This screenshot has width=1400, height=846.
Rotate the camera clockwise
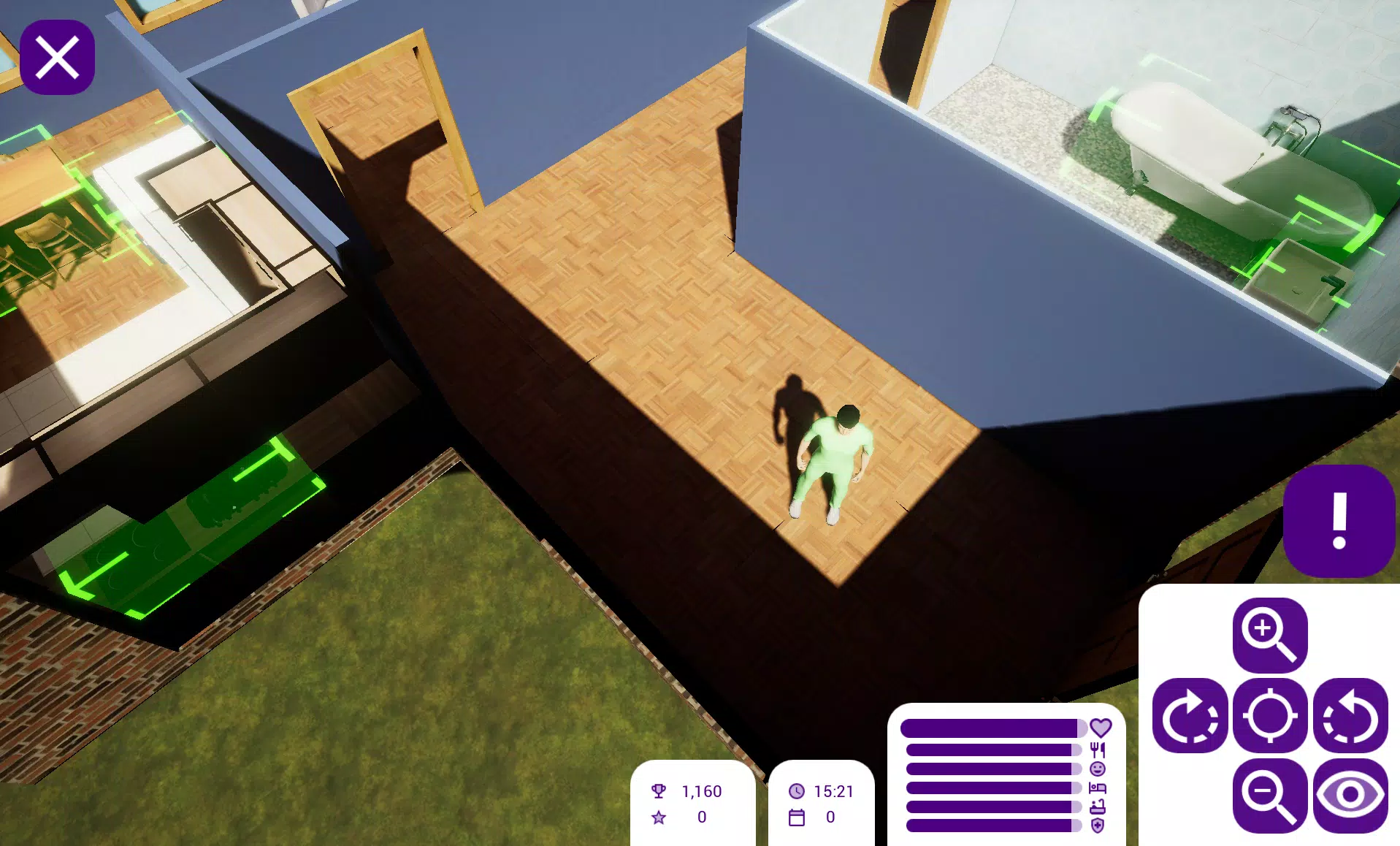[1190, 716]
